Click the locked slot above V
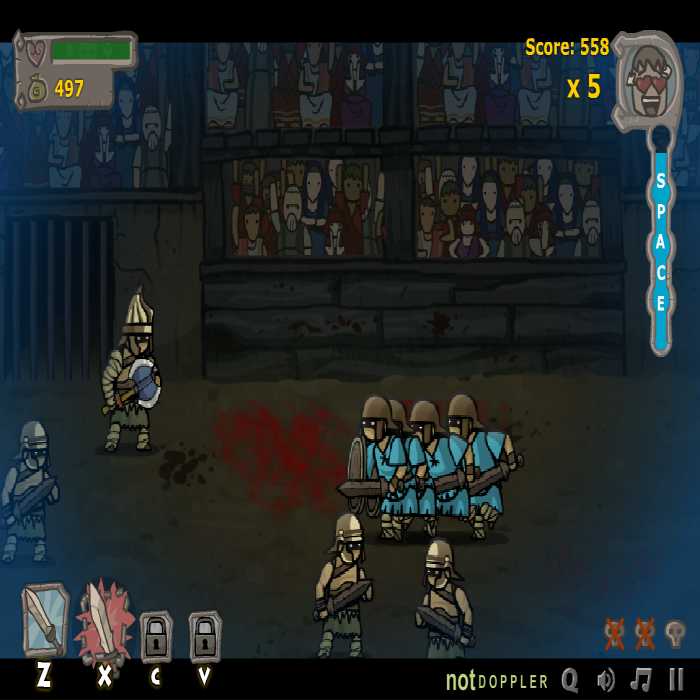Viewport: 700px width, 700px height. (x=204, y=636)
